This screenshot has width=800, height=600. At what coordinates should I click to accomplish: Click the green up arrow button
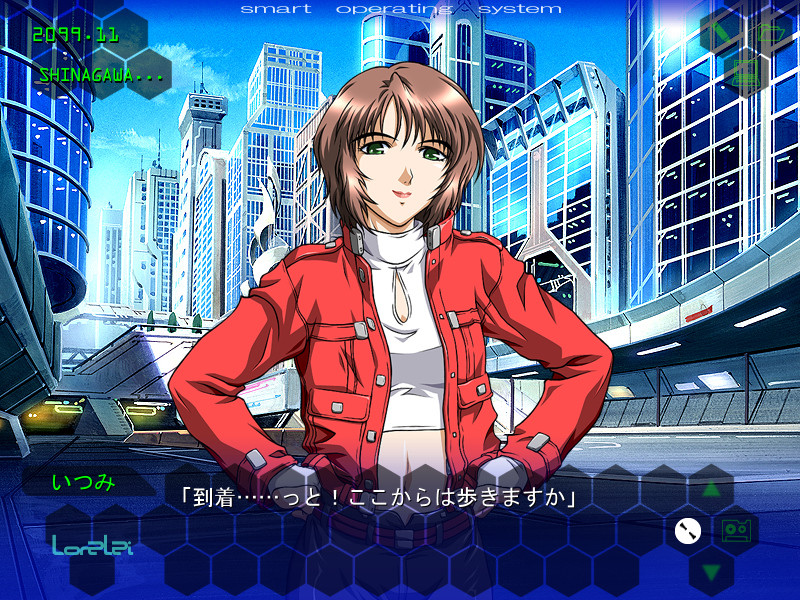coord(711,490)
